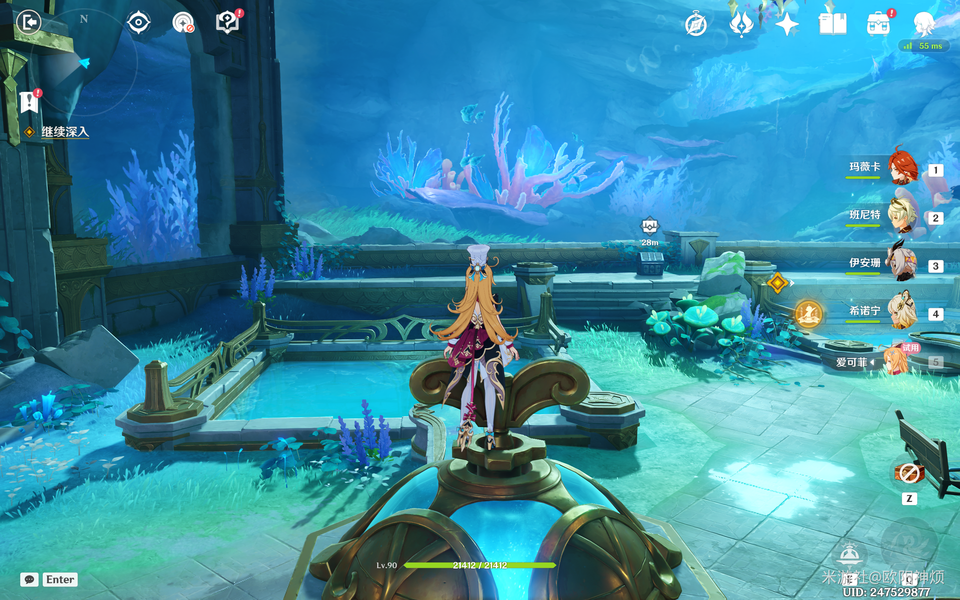Select the 继续深入 objective tracker
This screenshot has height=600, width=960.
point(64,132)
